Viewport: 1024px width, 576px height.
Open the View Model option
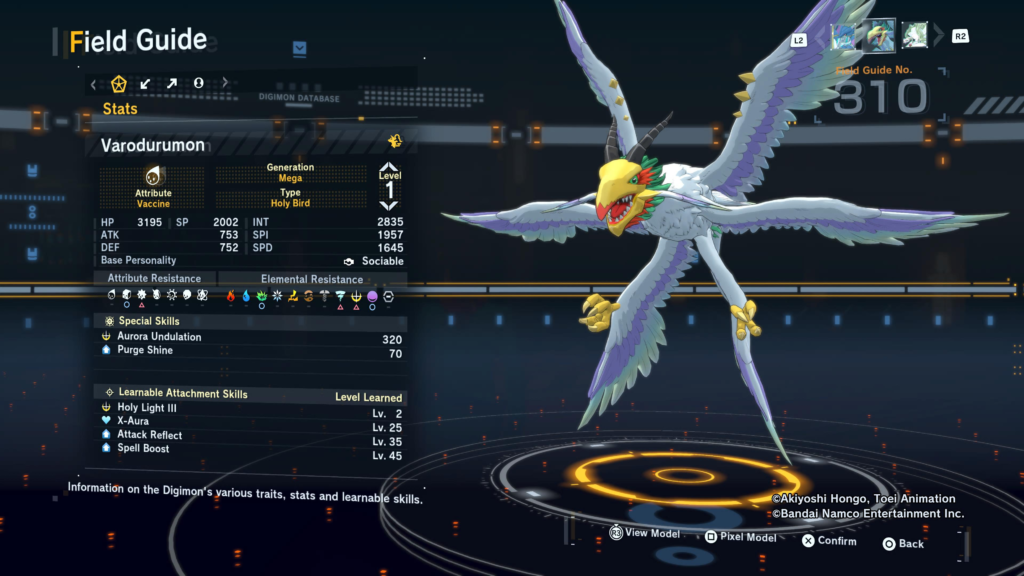coord(645,533)
